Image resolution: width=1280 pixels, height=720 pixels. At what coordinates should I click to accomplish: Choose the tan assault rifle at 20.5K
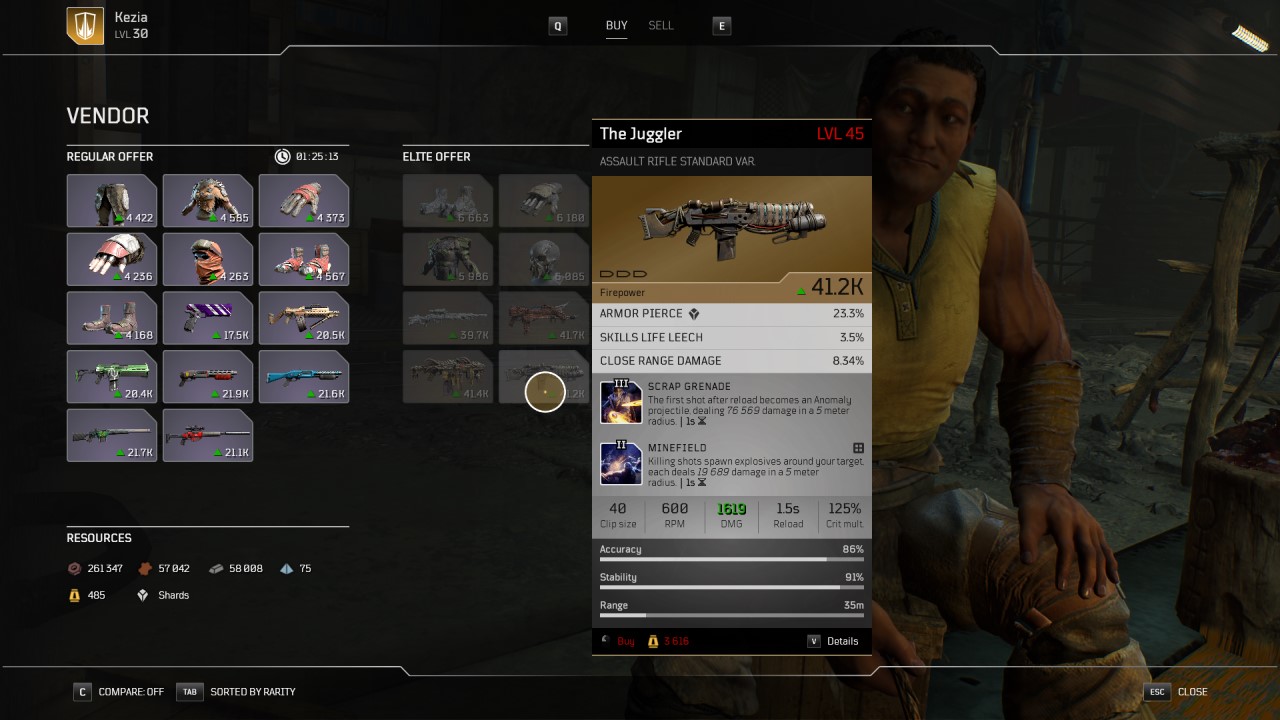(x=304, y=318)
